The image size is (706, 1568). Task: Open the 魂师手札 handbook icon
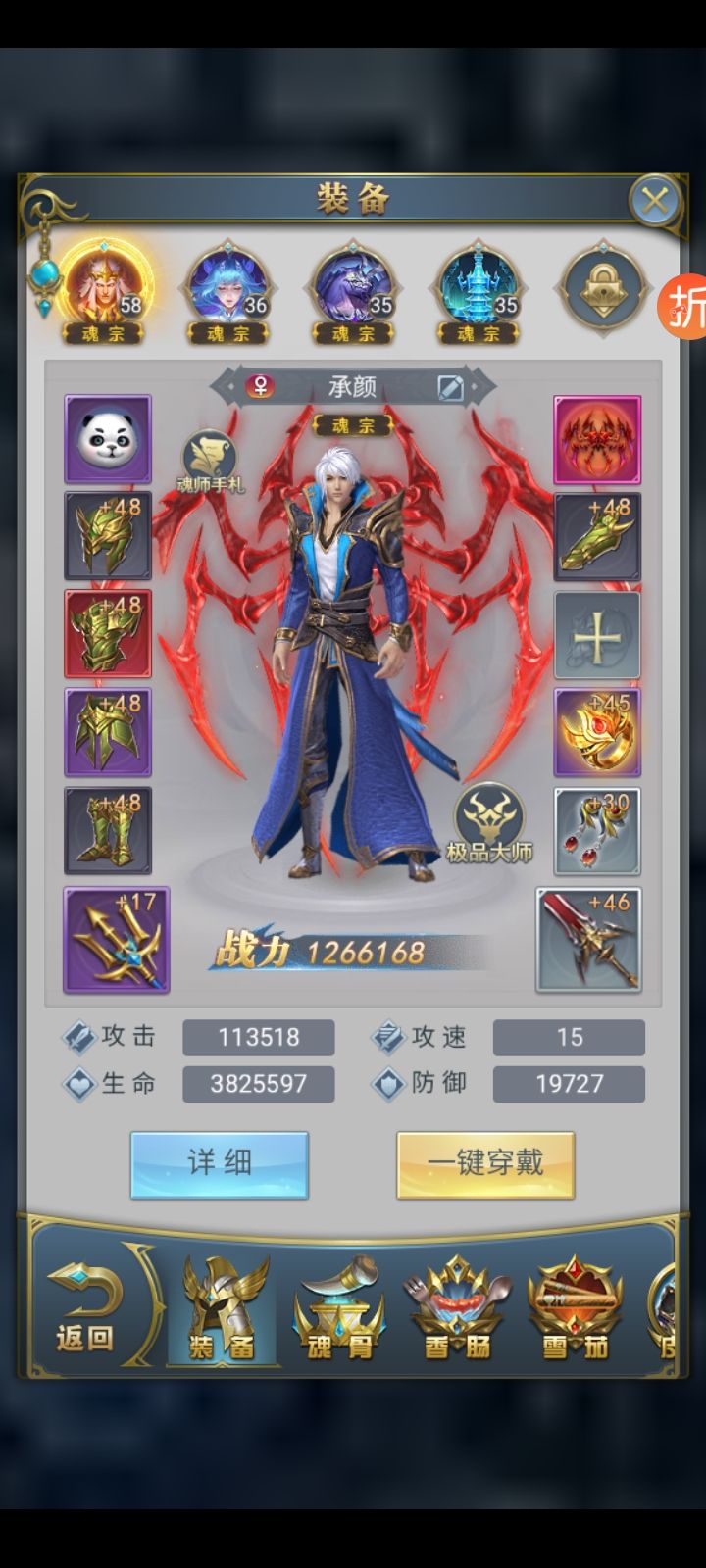click(209, 461)
